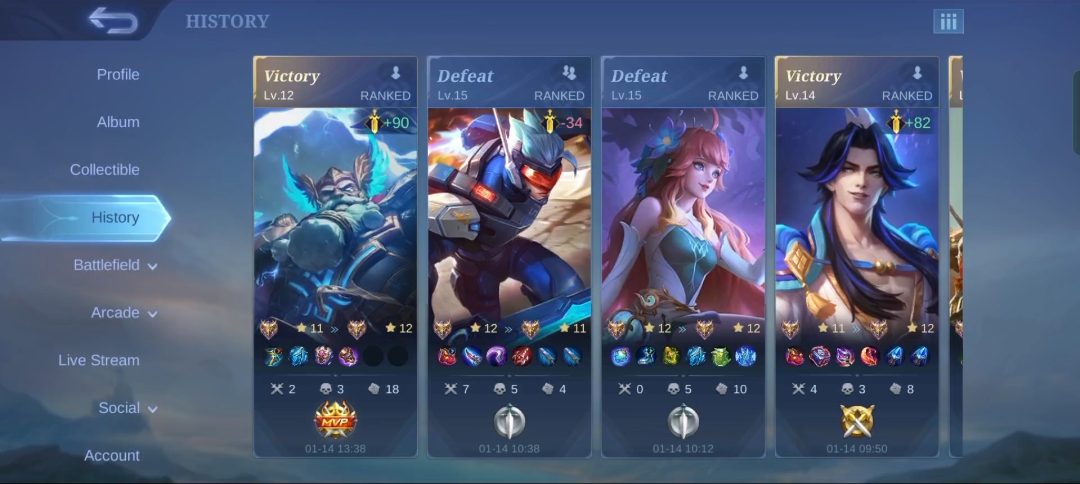View the Victory match from 01-14 09:50
This screenshot has height=484, width=1080.
click(857, 256)
